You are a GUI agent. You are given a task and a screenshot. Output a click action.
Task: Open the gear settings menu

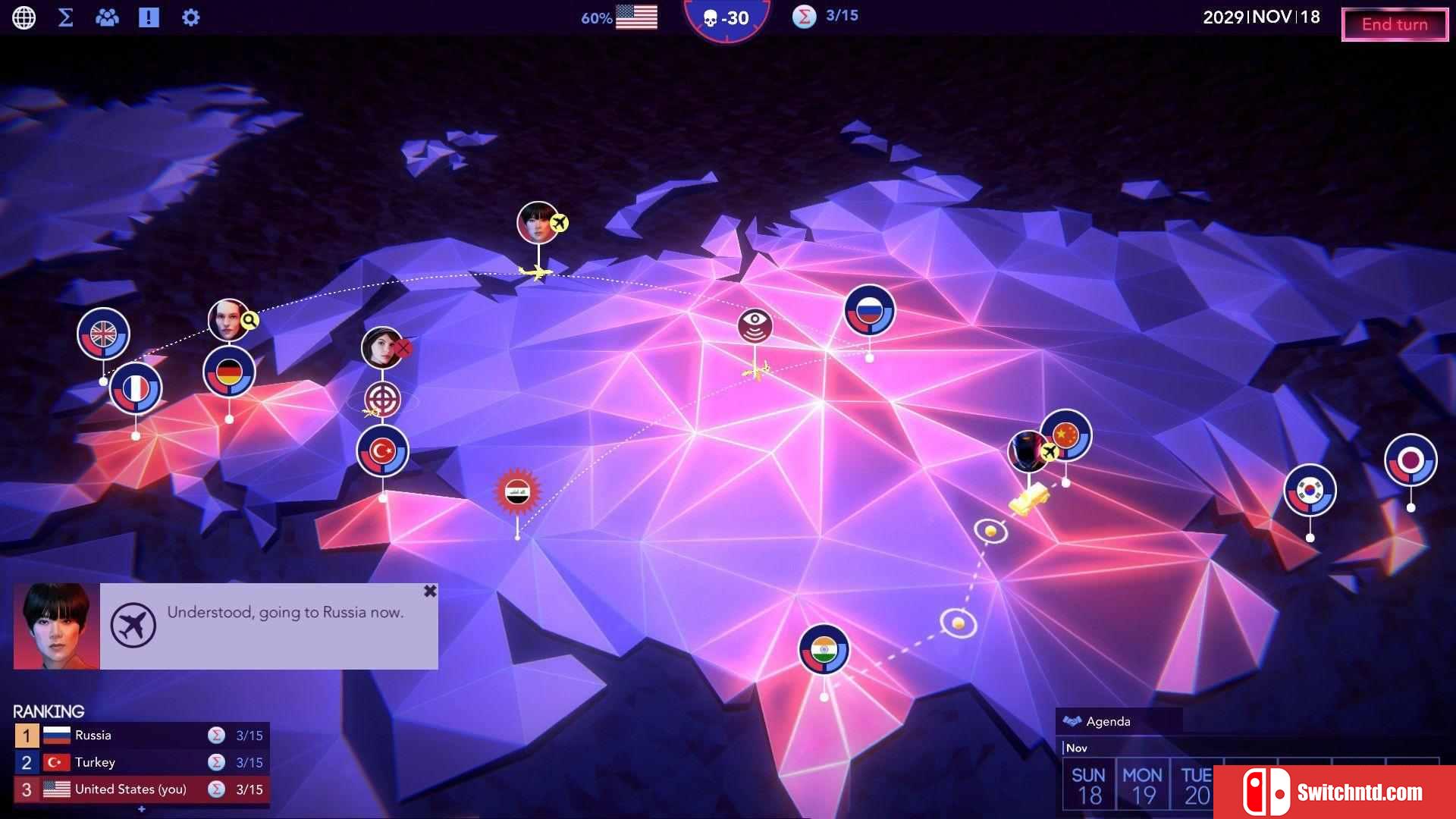tap(190, 17)
